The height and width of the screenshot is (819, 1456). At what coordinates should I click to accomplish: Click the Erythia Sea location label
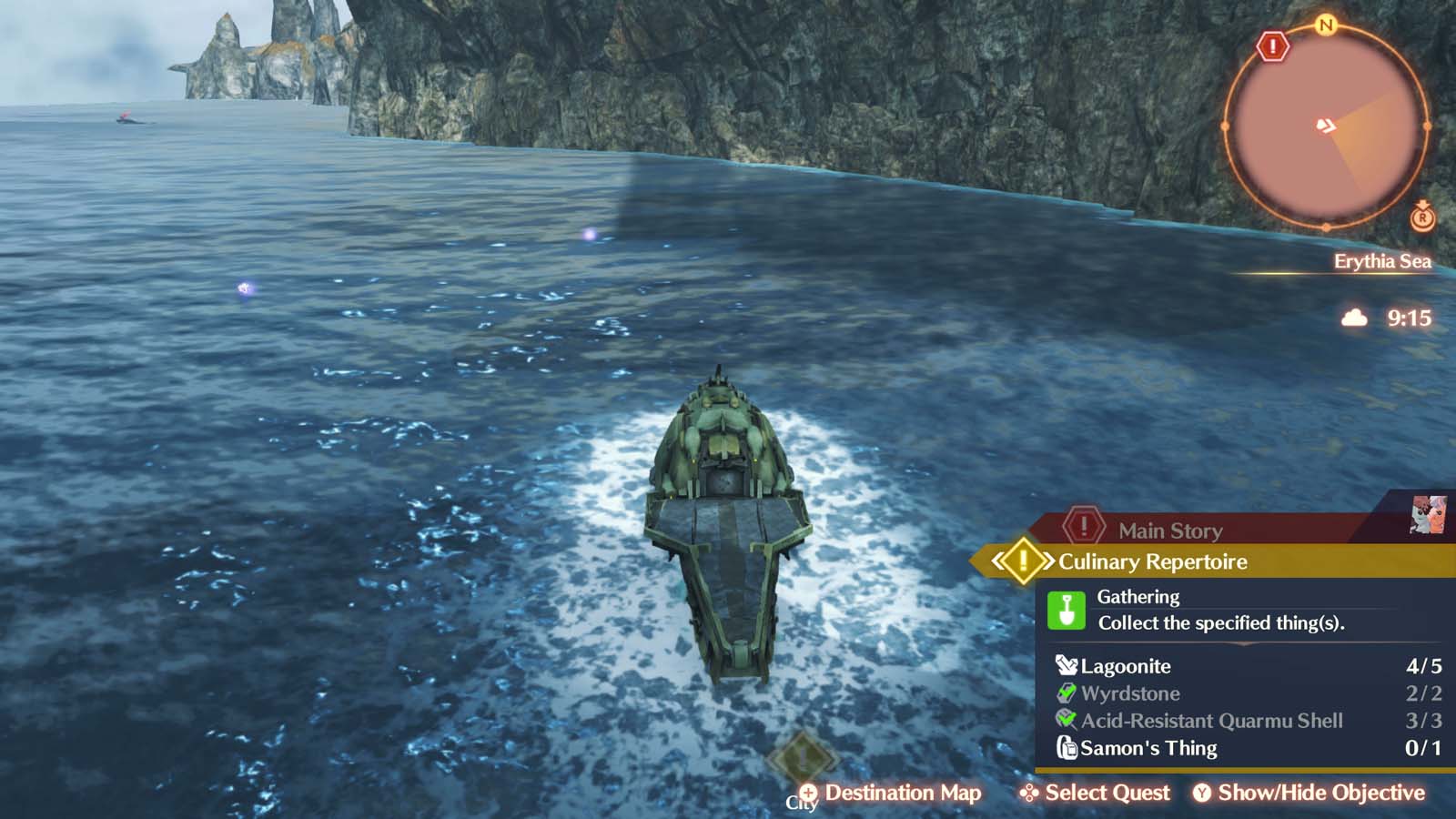(x=1384, y=262)
